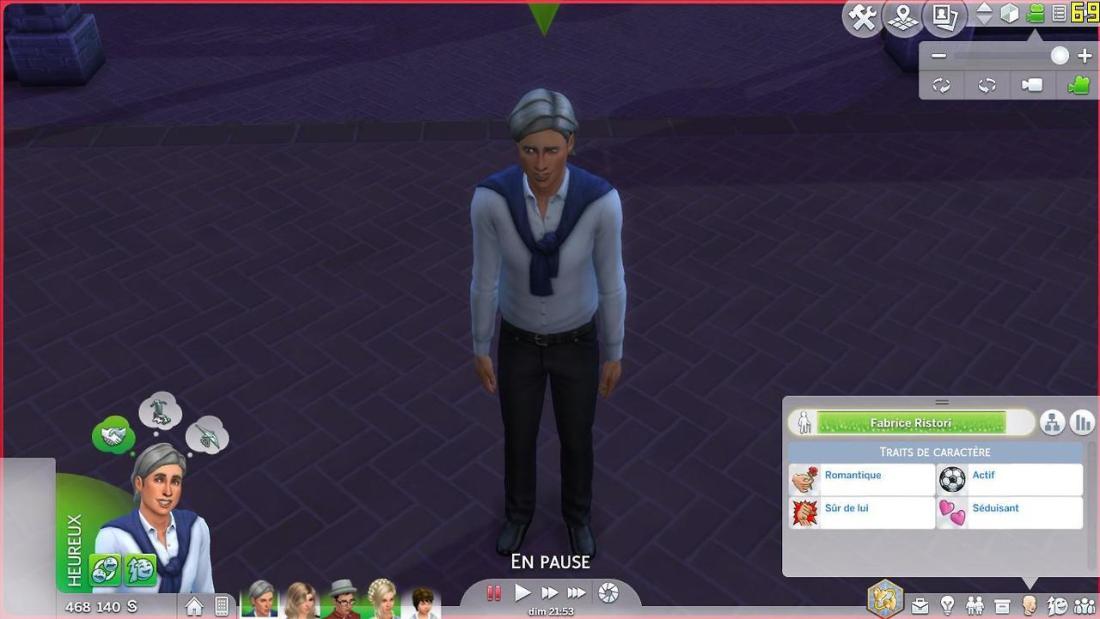The image size is (1100, 619).
Task: Select the Sim portrait wearing a grey hat
Action: [x=342, y=600]
